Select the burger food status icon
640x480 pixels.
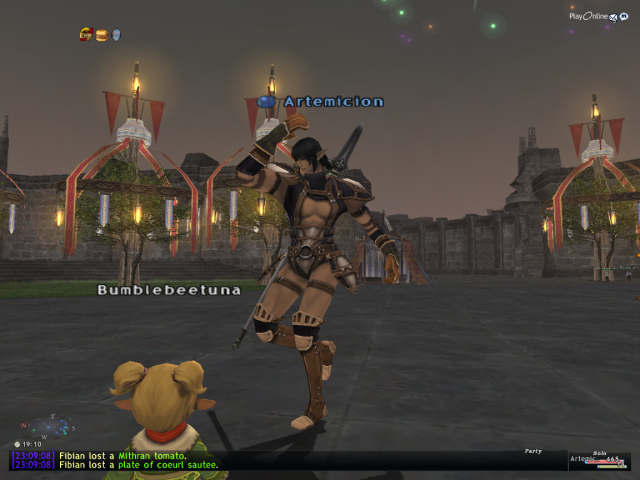101,35
